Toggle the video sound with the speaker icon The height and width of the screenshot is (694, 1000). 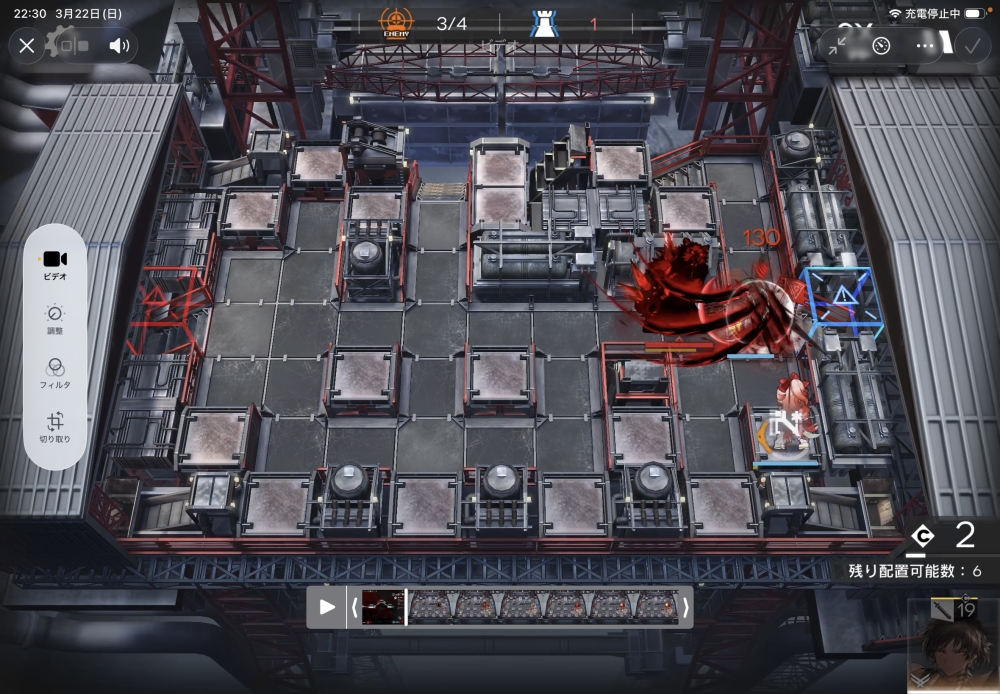119,45
